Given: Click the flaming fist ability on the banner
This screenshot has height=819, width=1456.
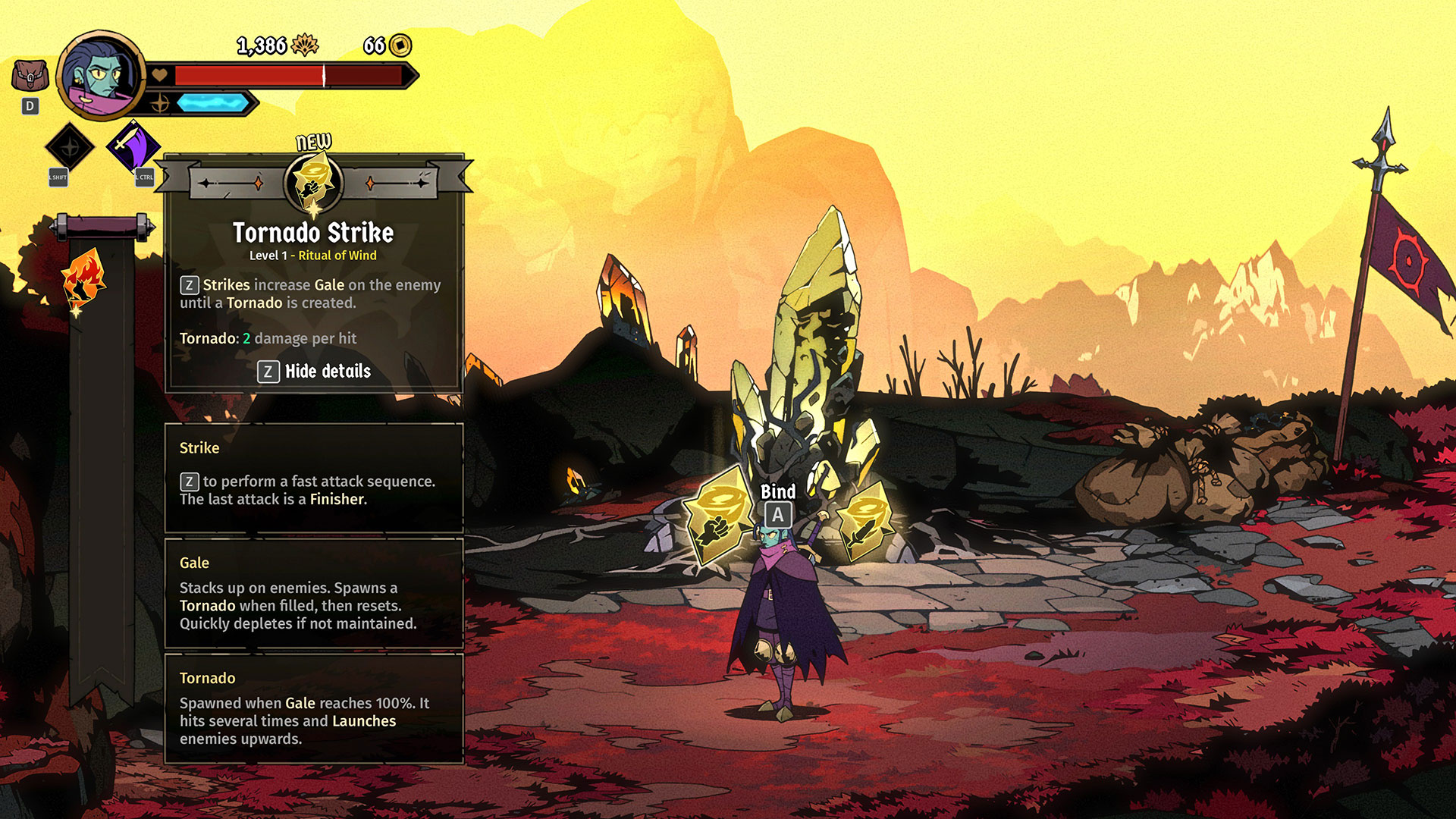Looking at the screenshot, I should (83, 279).
